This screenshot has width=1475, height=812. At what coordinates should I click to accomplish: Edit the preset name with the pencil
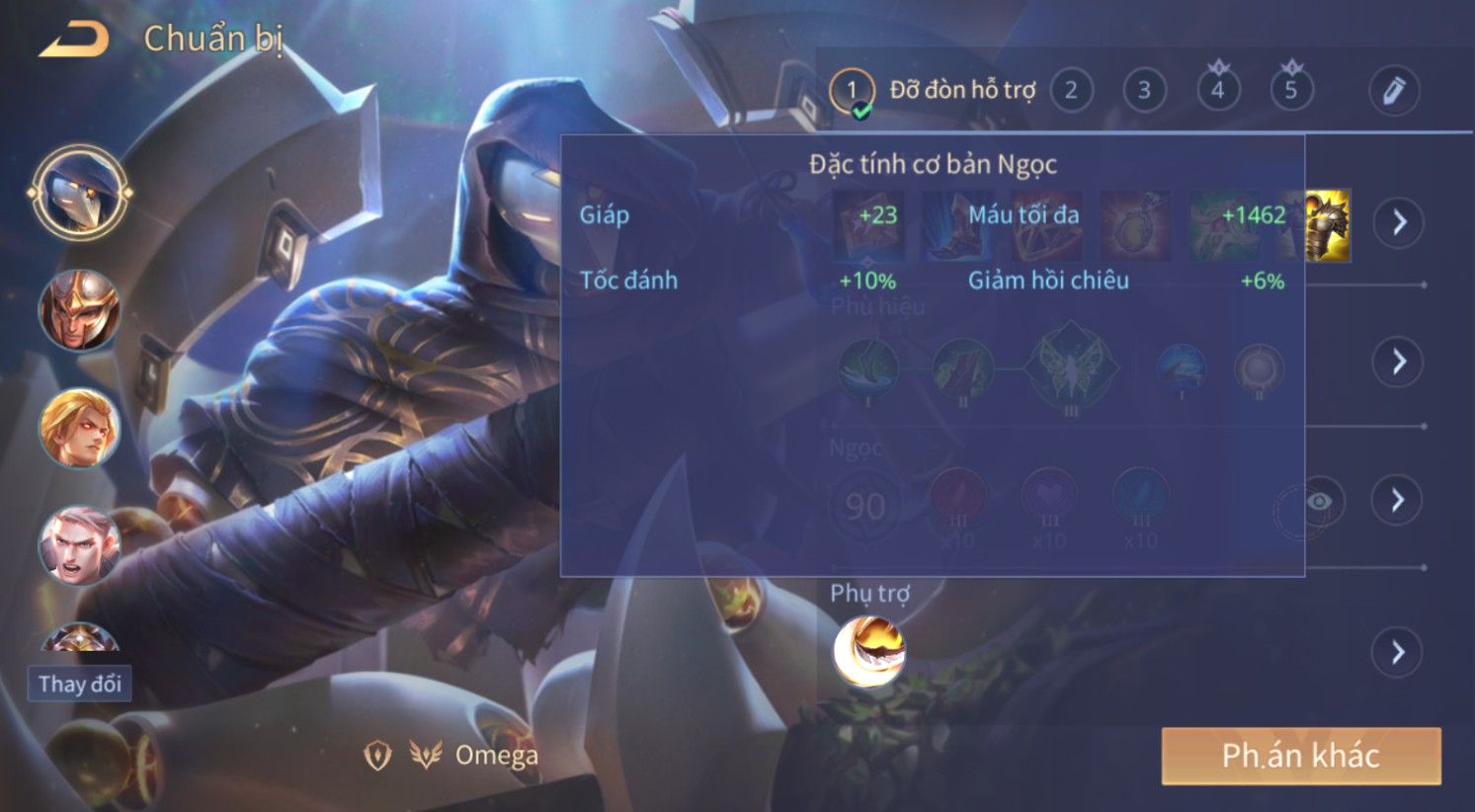(1393, 91)
